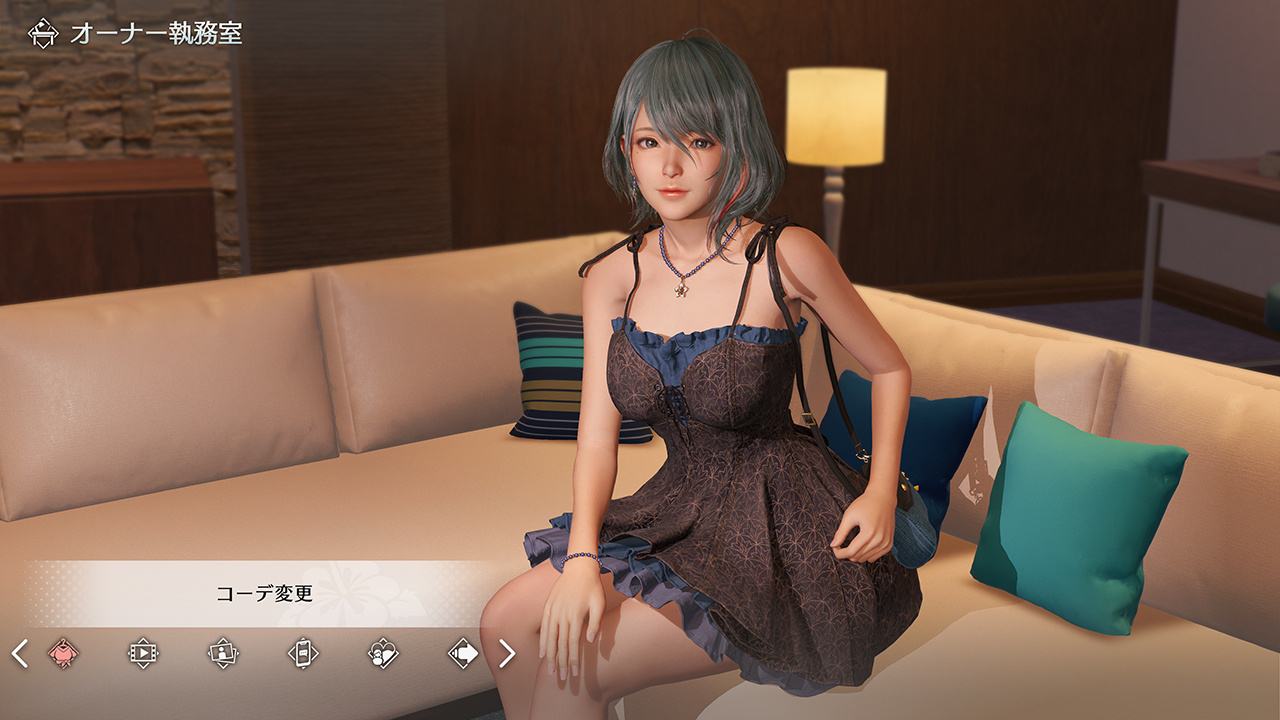Open the smartphone message icon
The image size is (1280, 720).
pyautogui.click(x=302, y=654)
